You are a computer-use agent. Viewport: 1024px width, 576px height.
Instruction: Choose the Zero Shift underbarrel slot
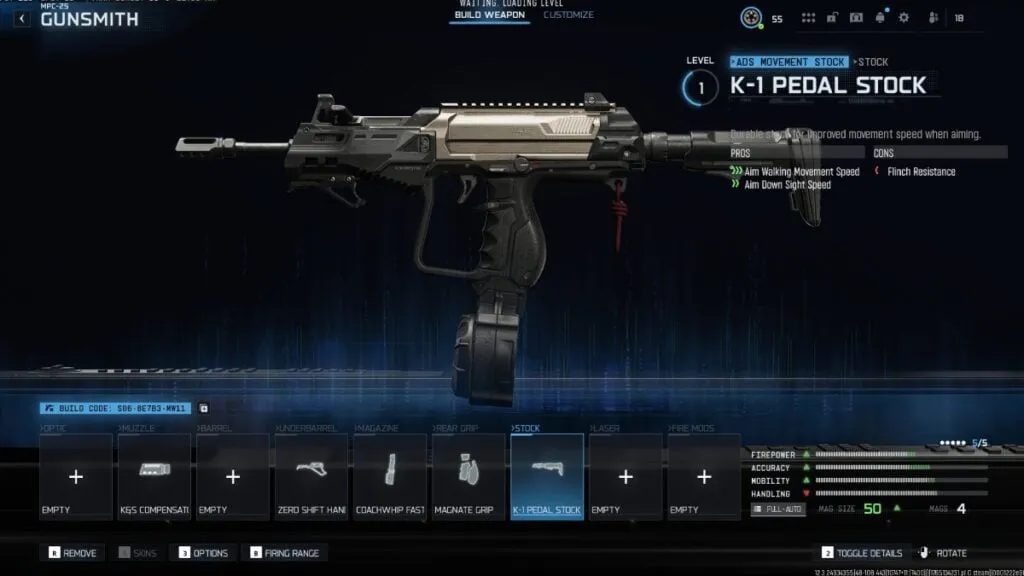310,477
